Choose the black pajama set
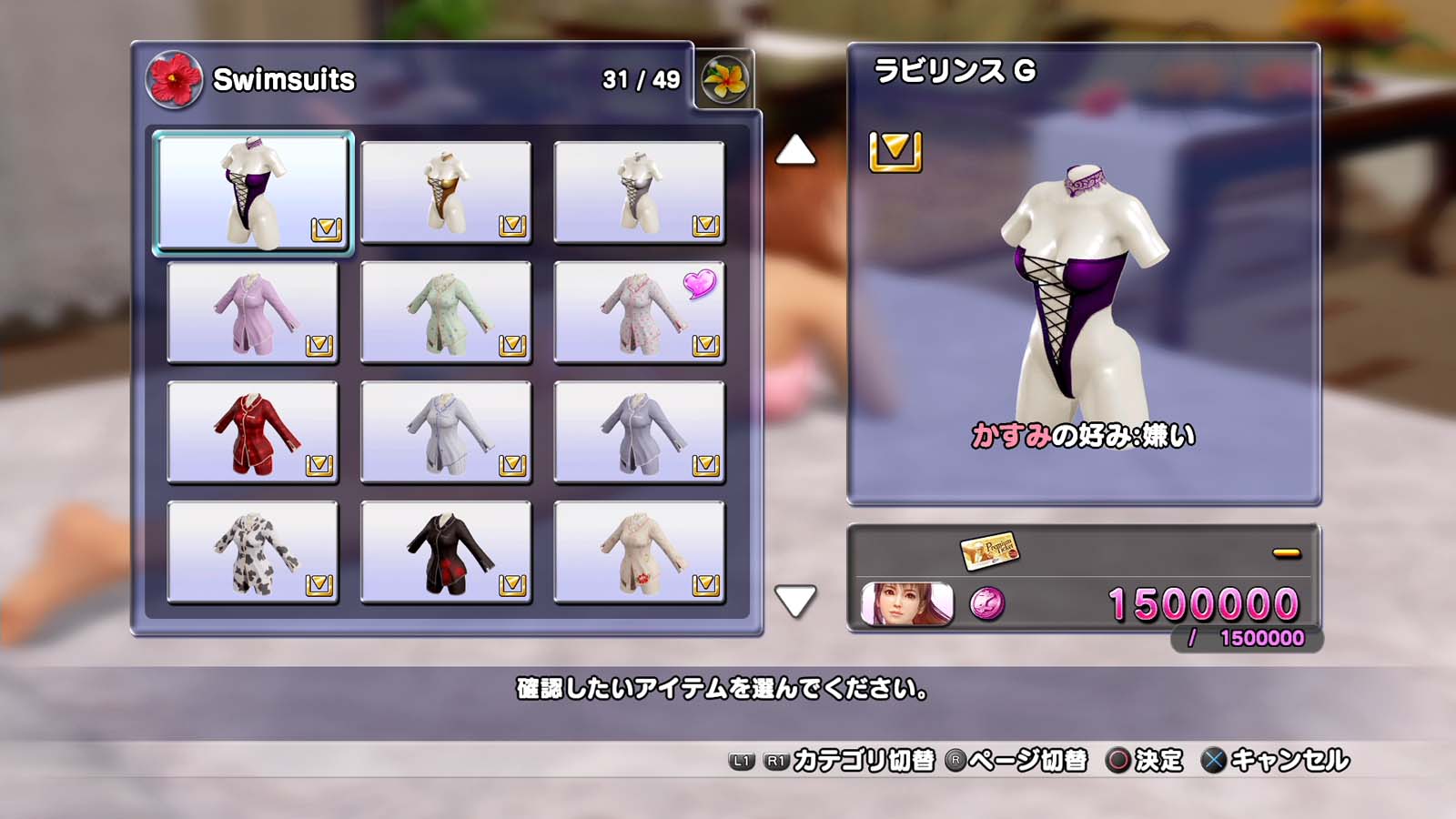 pos(446,552)
